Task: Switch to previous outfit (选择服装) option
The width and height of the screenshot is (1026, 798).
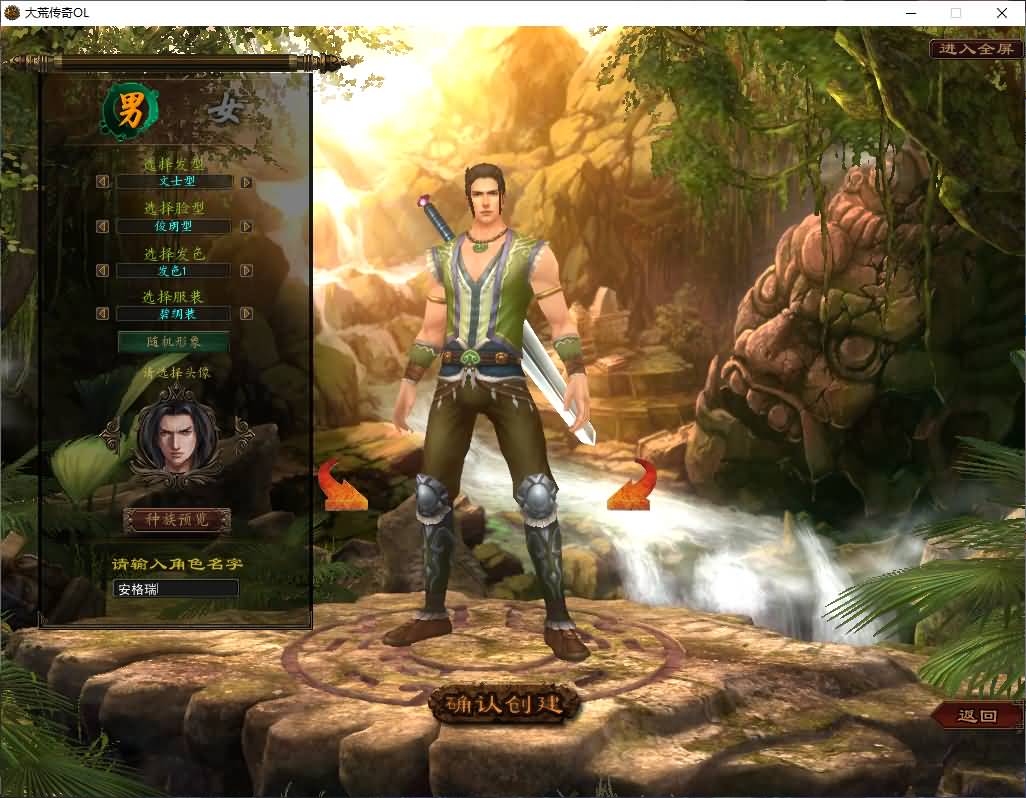Action: pos(102,314)
